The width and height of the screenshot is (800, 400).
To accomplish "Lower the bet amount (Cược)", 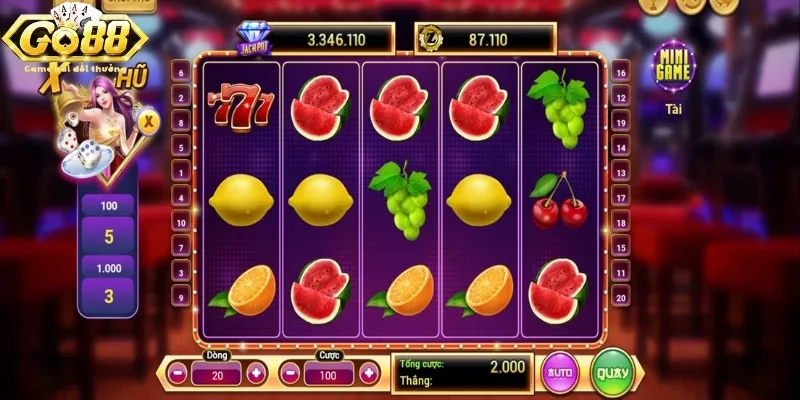I will coord(291,375).
